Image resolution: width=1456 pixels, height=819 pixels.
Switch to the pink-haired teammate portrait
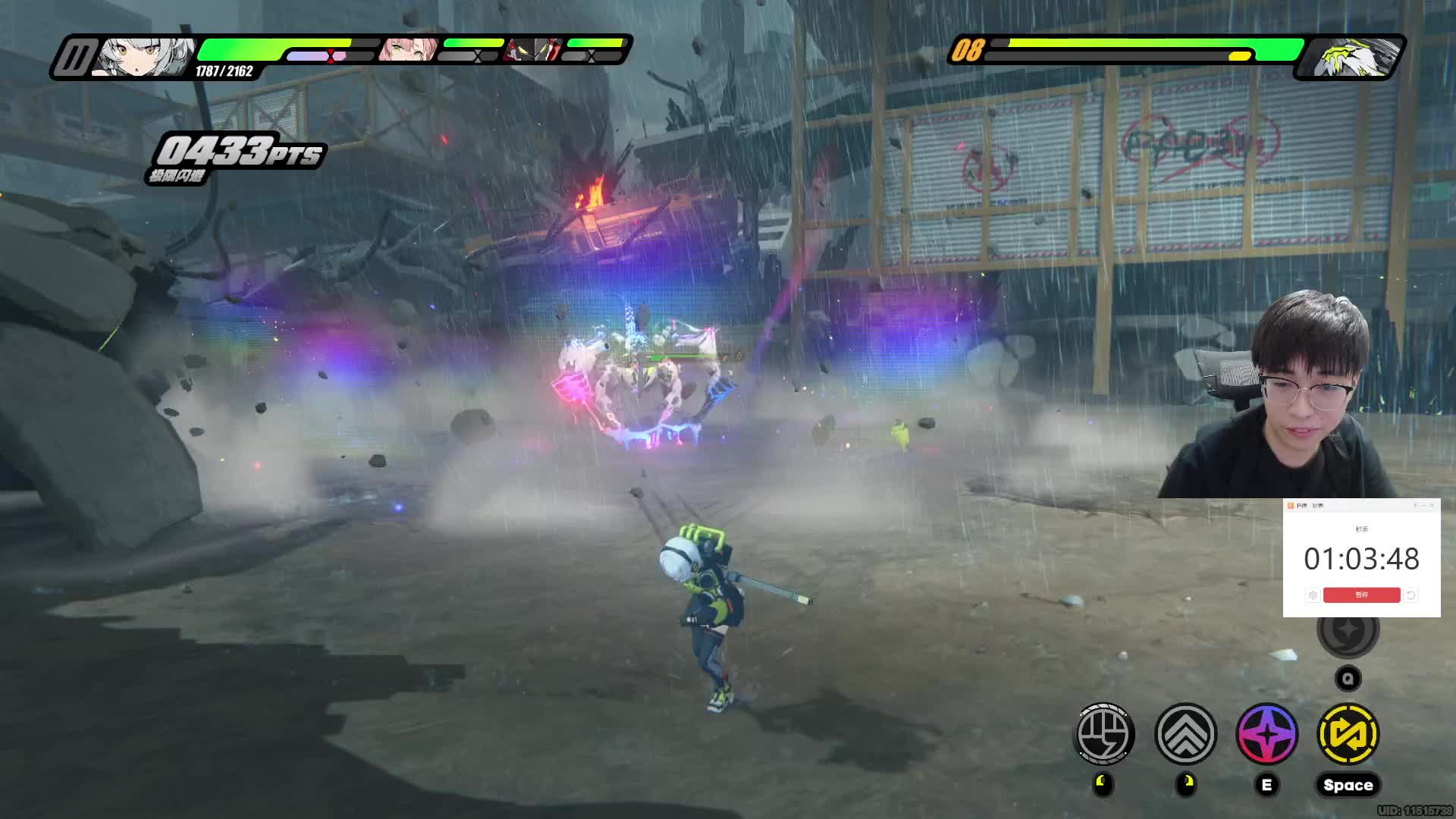(x=408, y=50)
